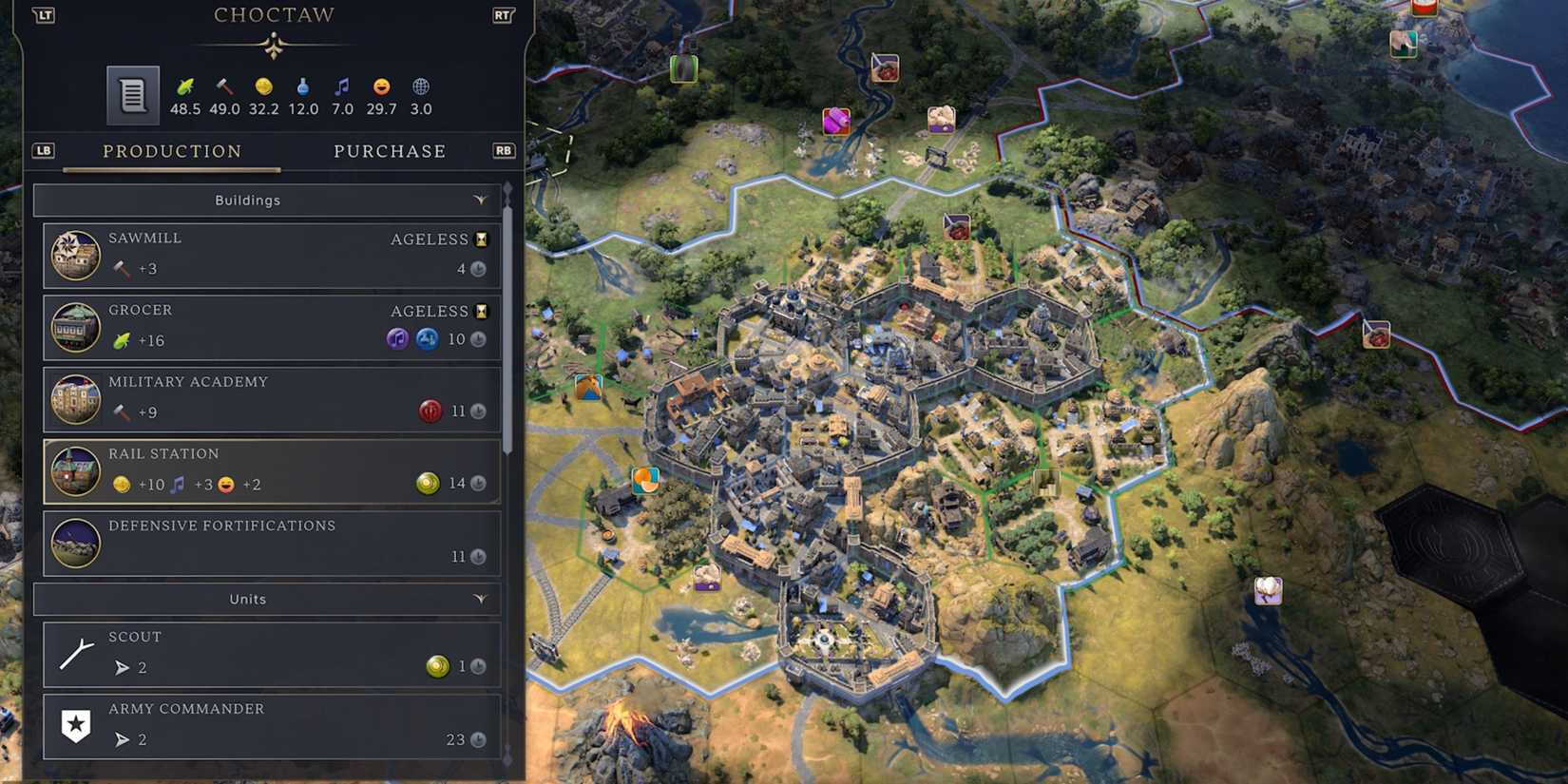Click the food corn yield icon
The image size is (1568, 784).
[186, 85]
